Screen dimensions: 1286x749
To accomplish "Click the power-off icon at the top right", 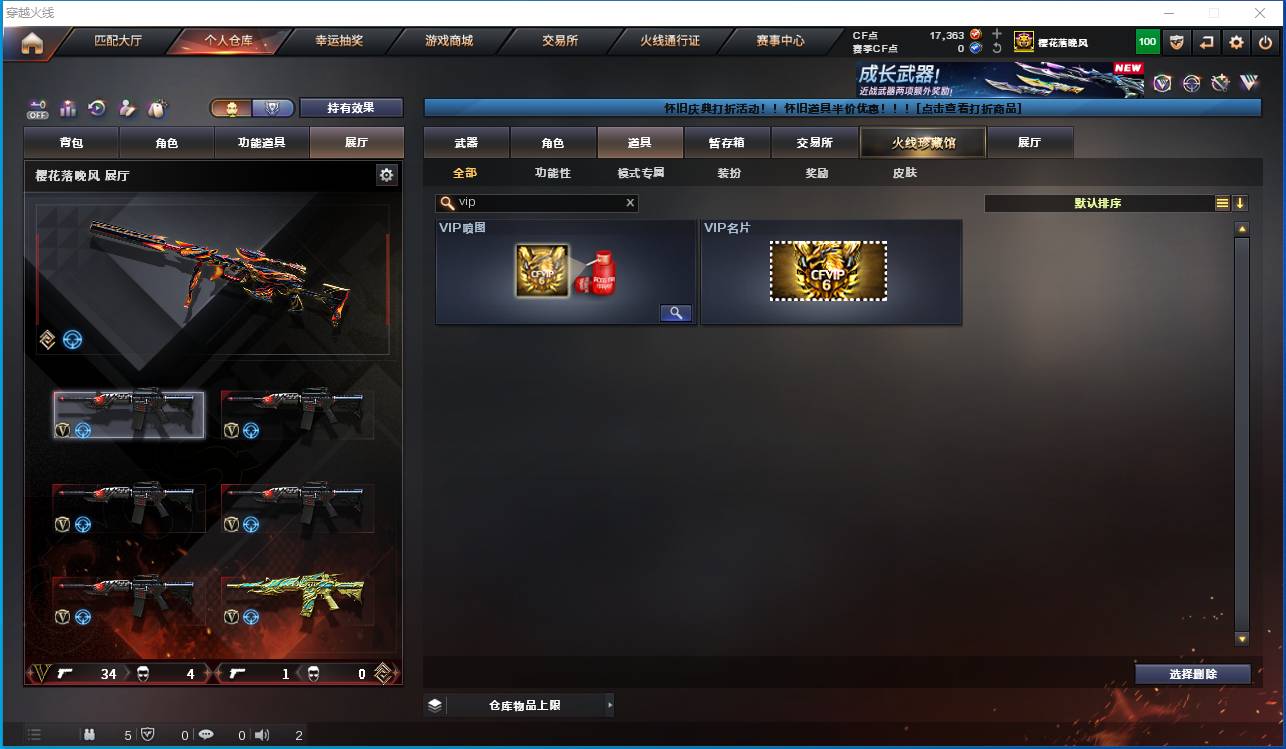I will click(1265, 42).
